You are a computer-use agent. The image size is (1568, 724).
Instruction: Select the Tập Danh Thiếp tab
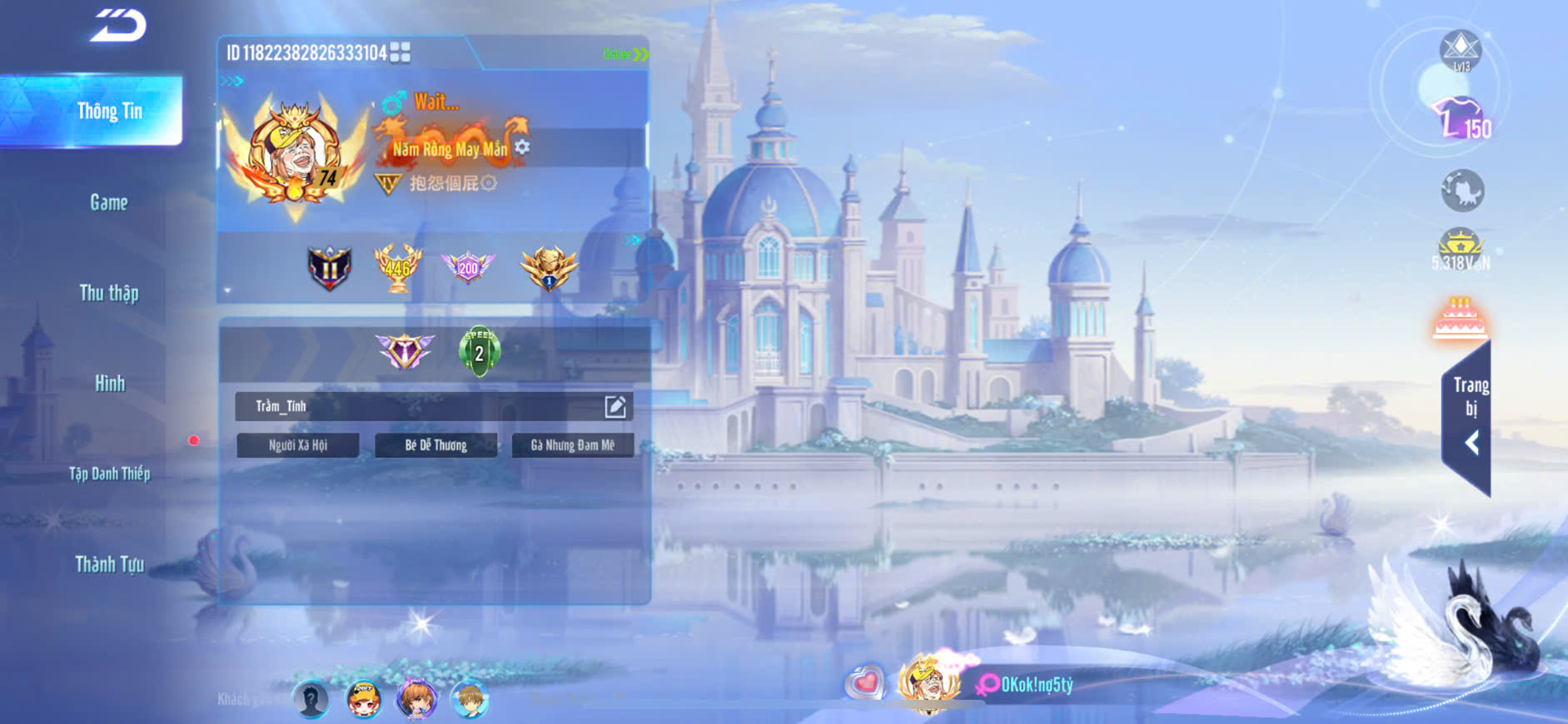tap(109, 474)
